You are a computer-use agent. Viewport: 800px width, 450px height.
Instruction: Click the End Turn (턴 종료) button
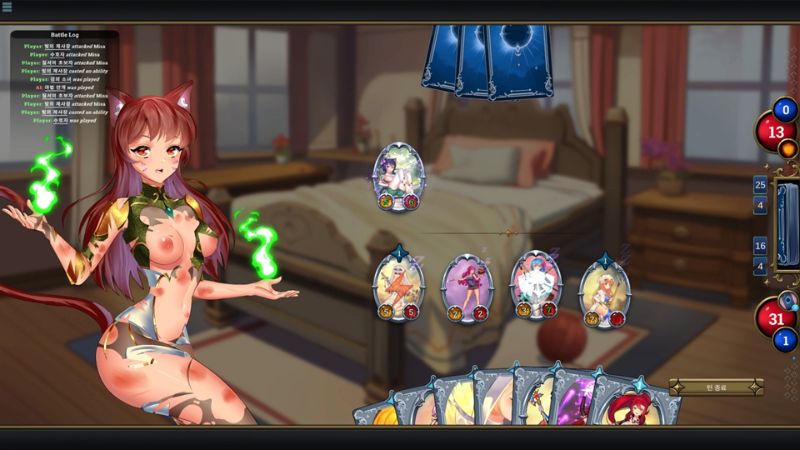pyautogui.click(x=716, y=387)
